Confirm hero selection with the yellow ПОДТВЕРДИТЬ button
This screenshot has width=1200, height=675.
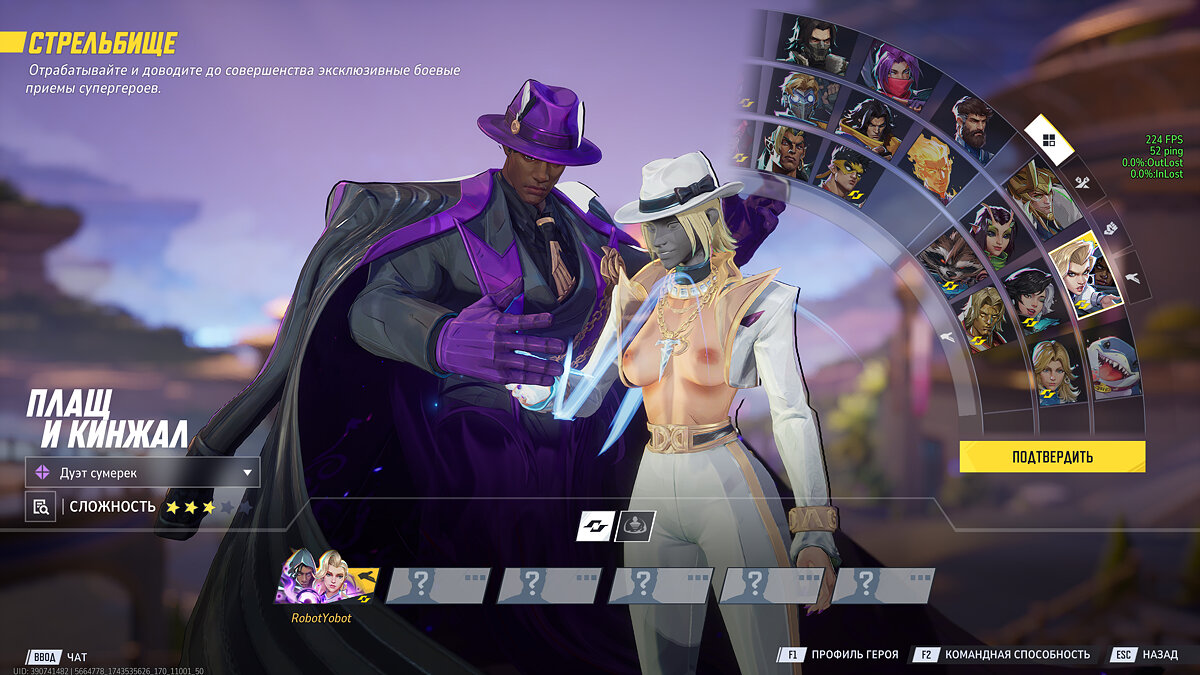pyautogui.click(x=1052, y=457)
